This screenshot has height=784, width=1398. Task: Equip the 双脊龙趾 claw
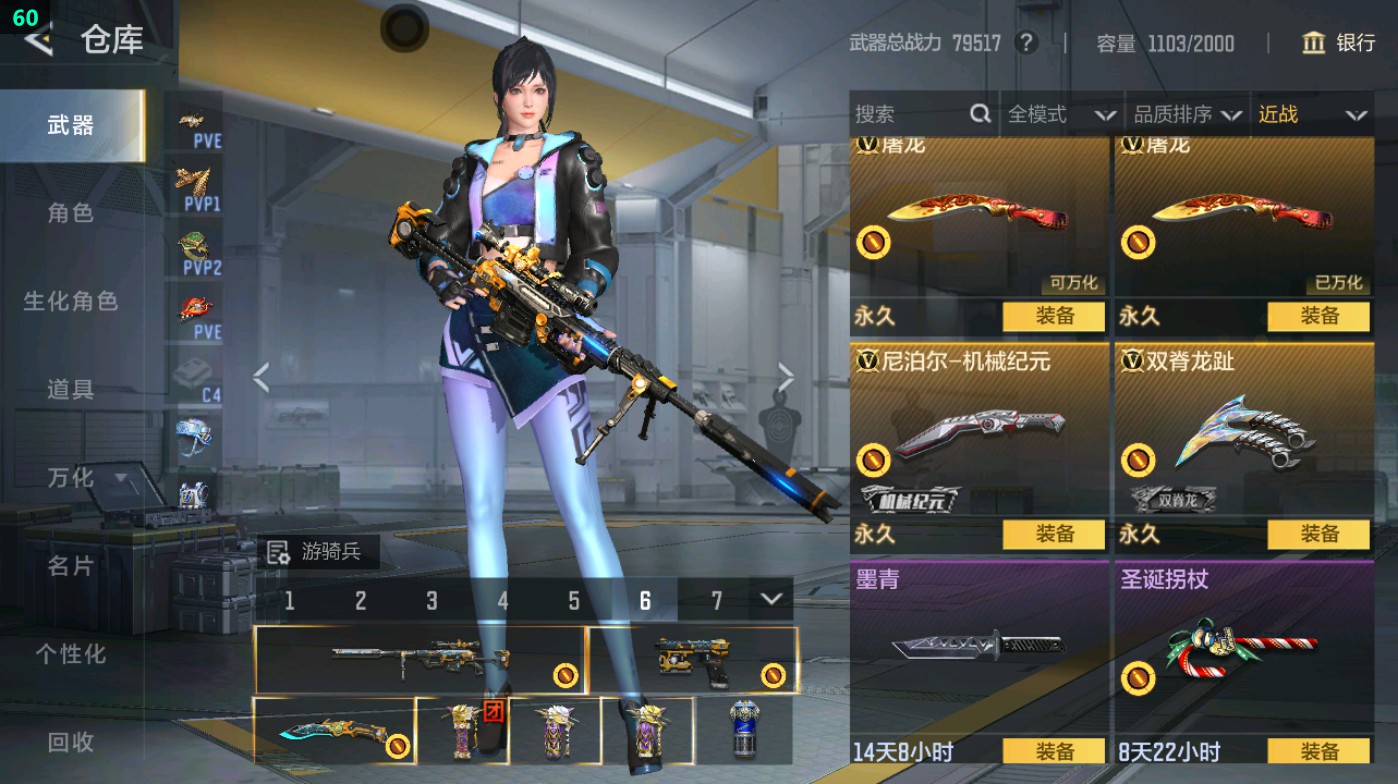[x=1318, y=534]
